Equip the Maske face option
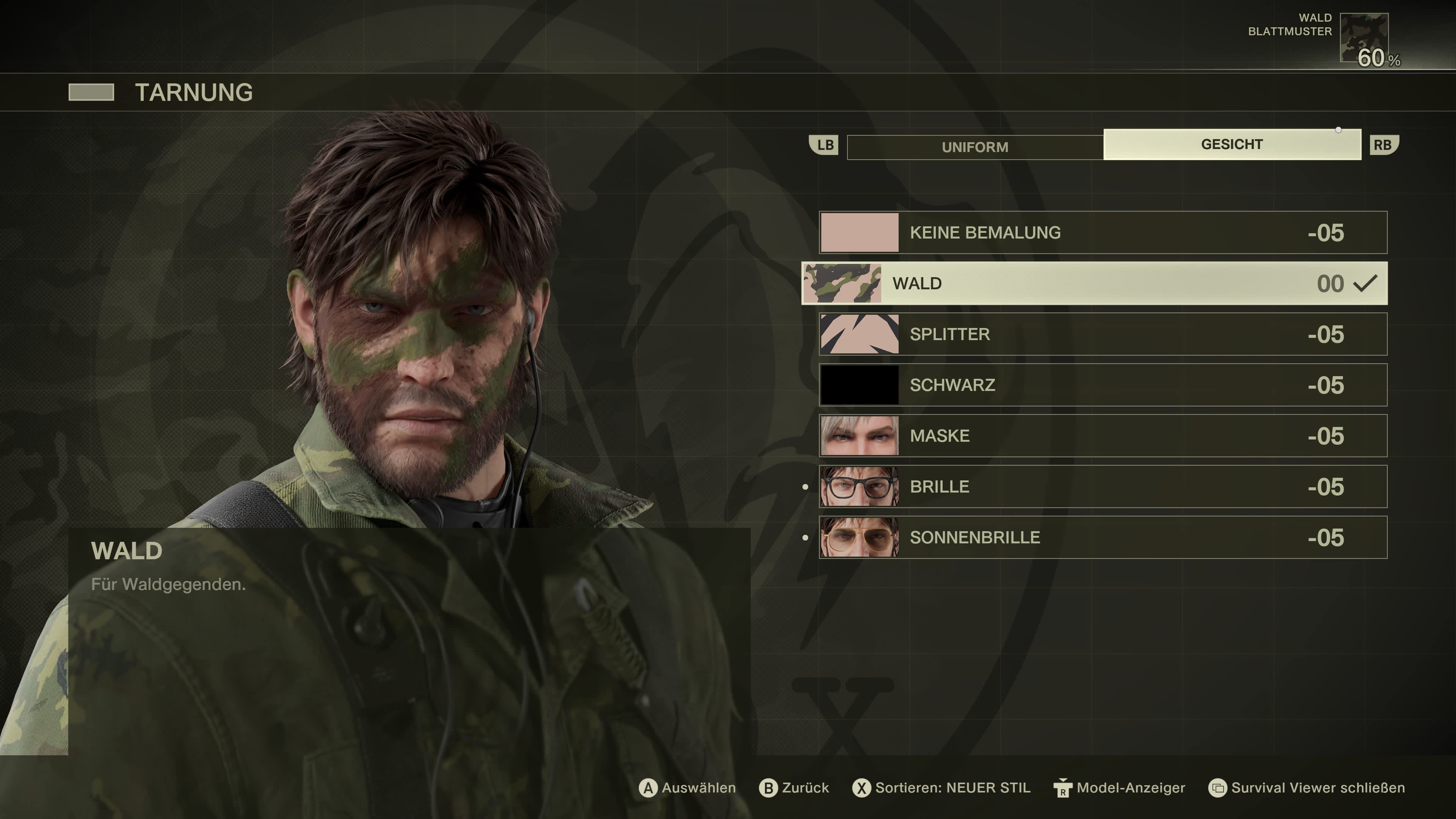The height and width of the screenshot is (819, 1456). click(1103, 436)
